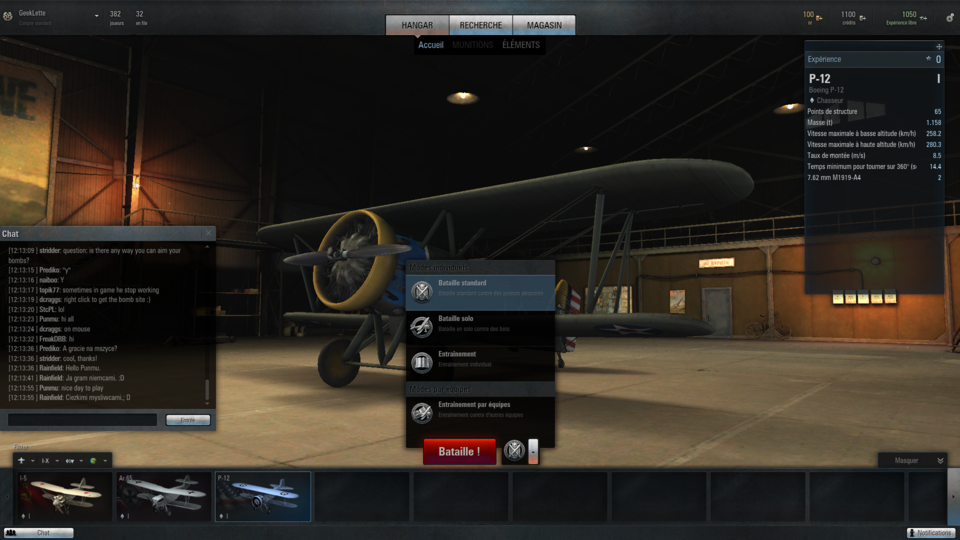
Task: Select the I-5 aircraft in the carousel
Action: (64, 497)
